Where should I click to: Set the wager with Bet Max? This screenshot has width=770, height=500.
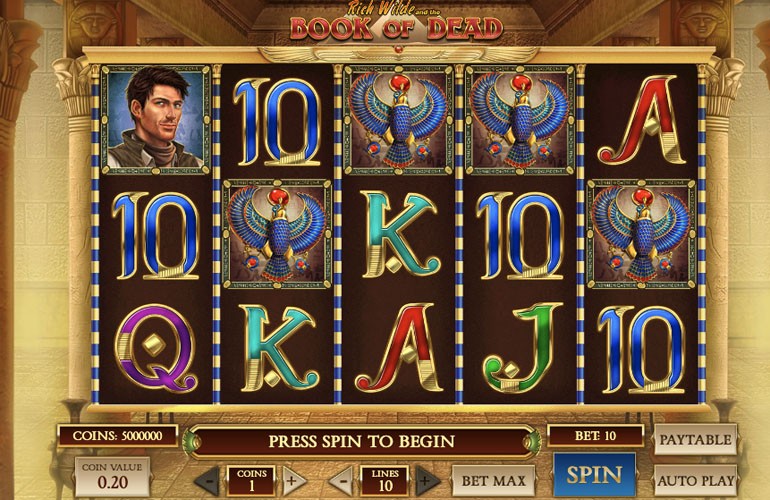pyautogui.click(x=493, y=478)
